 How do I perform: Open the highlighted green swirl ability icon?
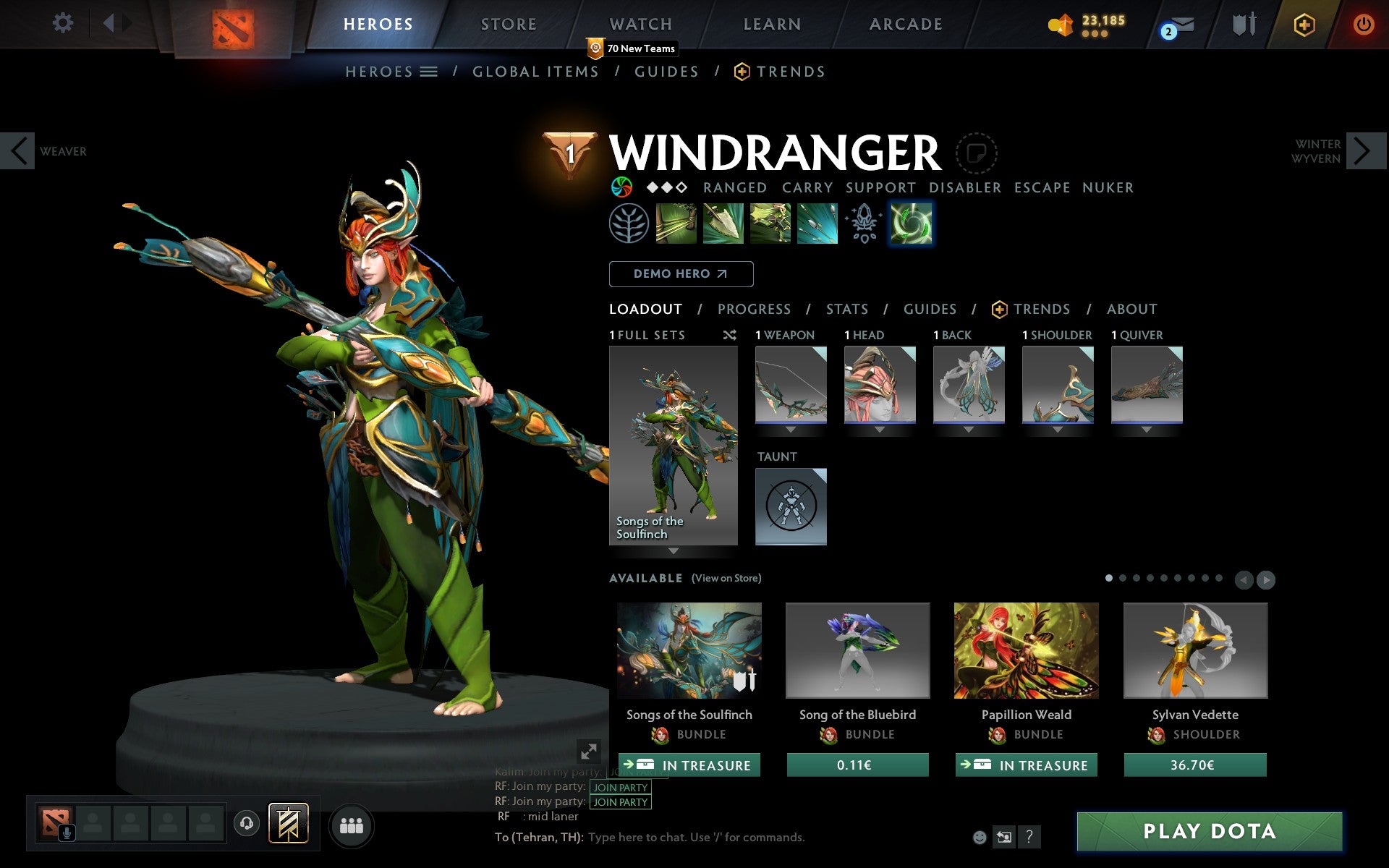pyautogui.click(x=910, y=223)
